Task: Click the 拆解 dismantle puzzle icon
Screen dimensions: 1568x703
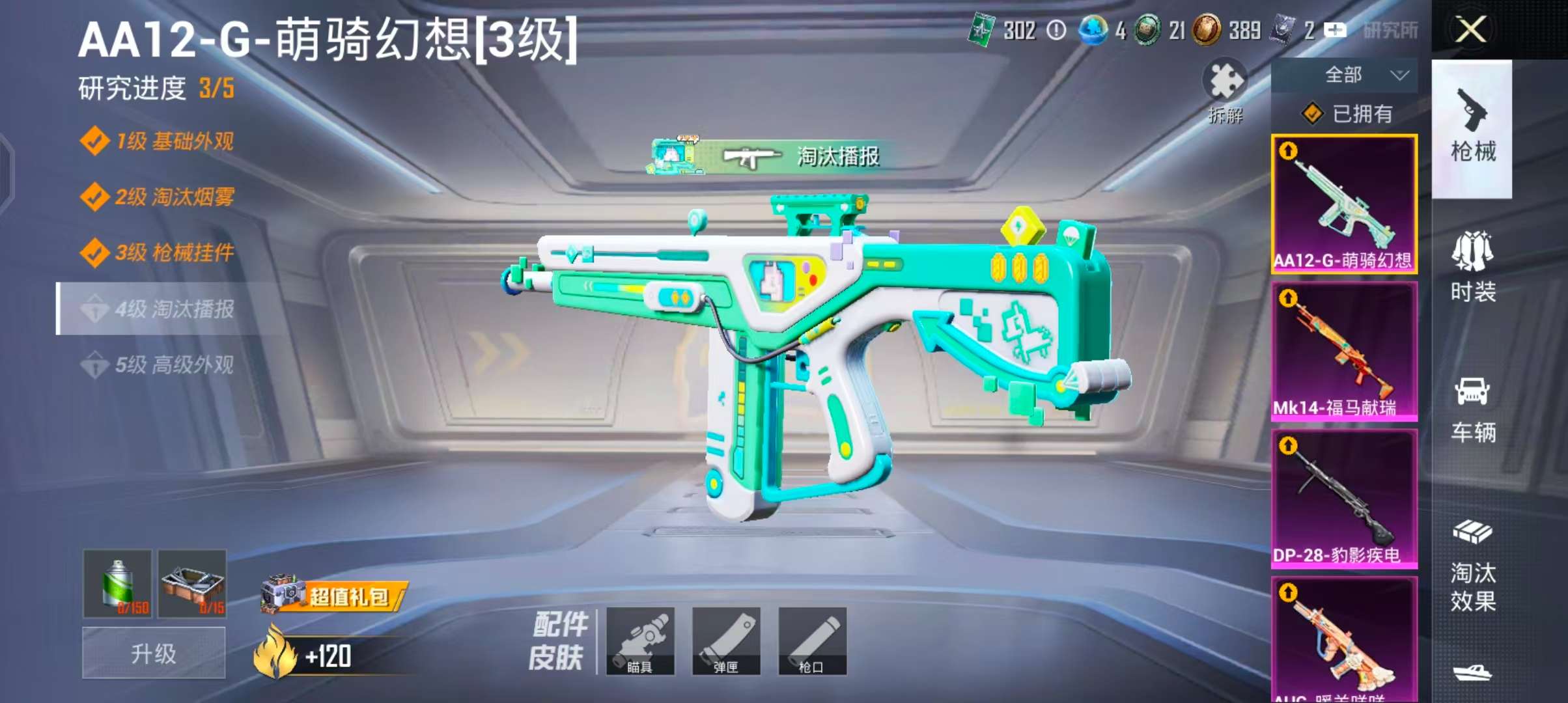Action: click(x=1225, y=91)
